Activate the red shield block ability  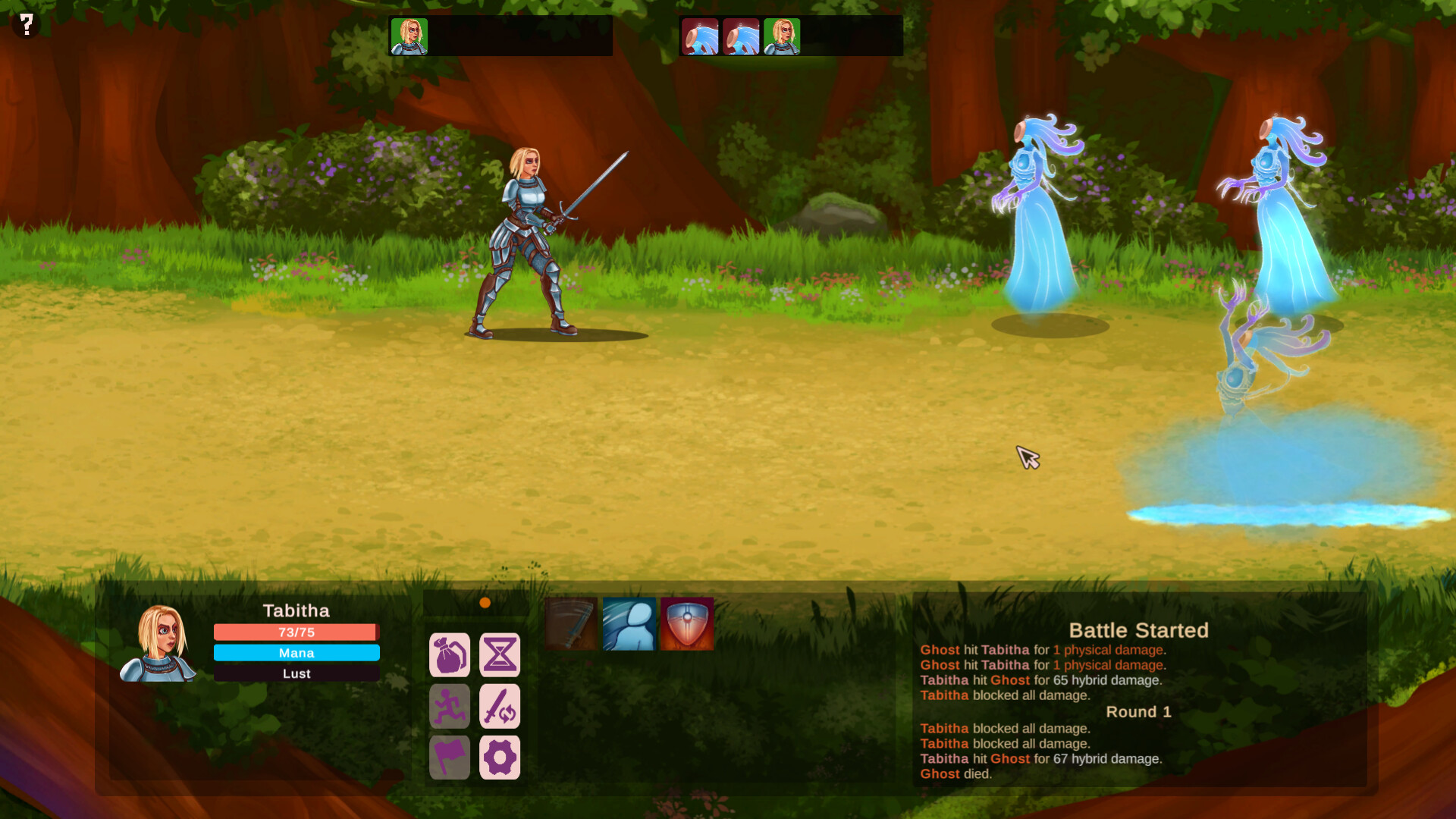click(687, 624)
